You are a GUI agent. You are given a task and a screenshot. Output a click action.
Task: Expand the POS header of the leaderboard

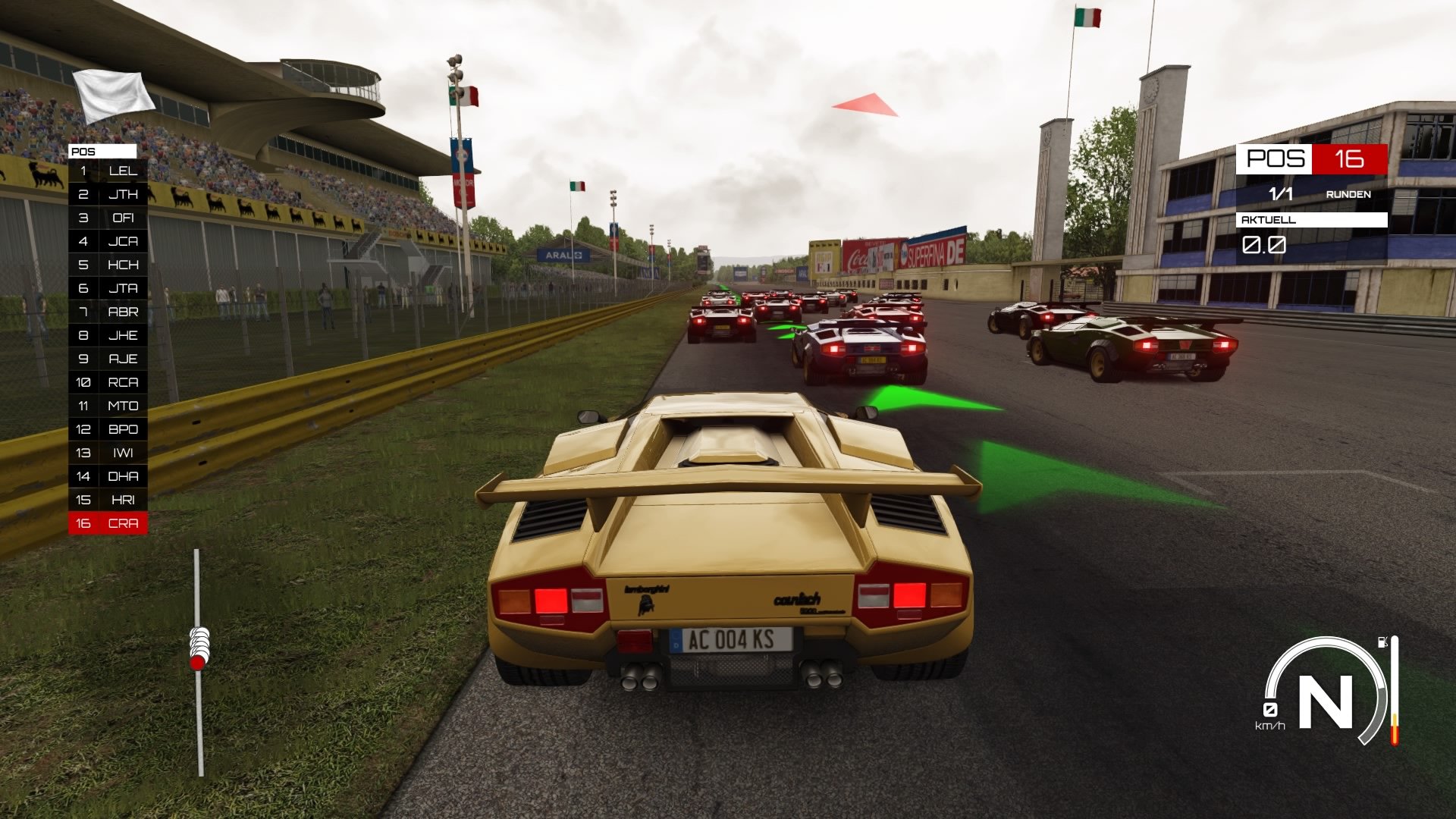coord(102,151)
